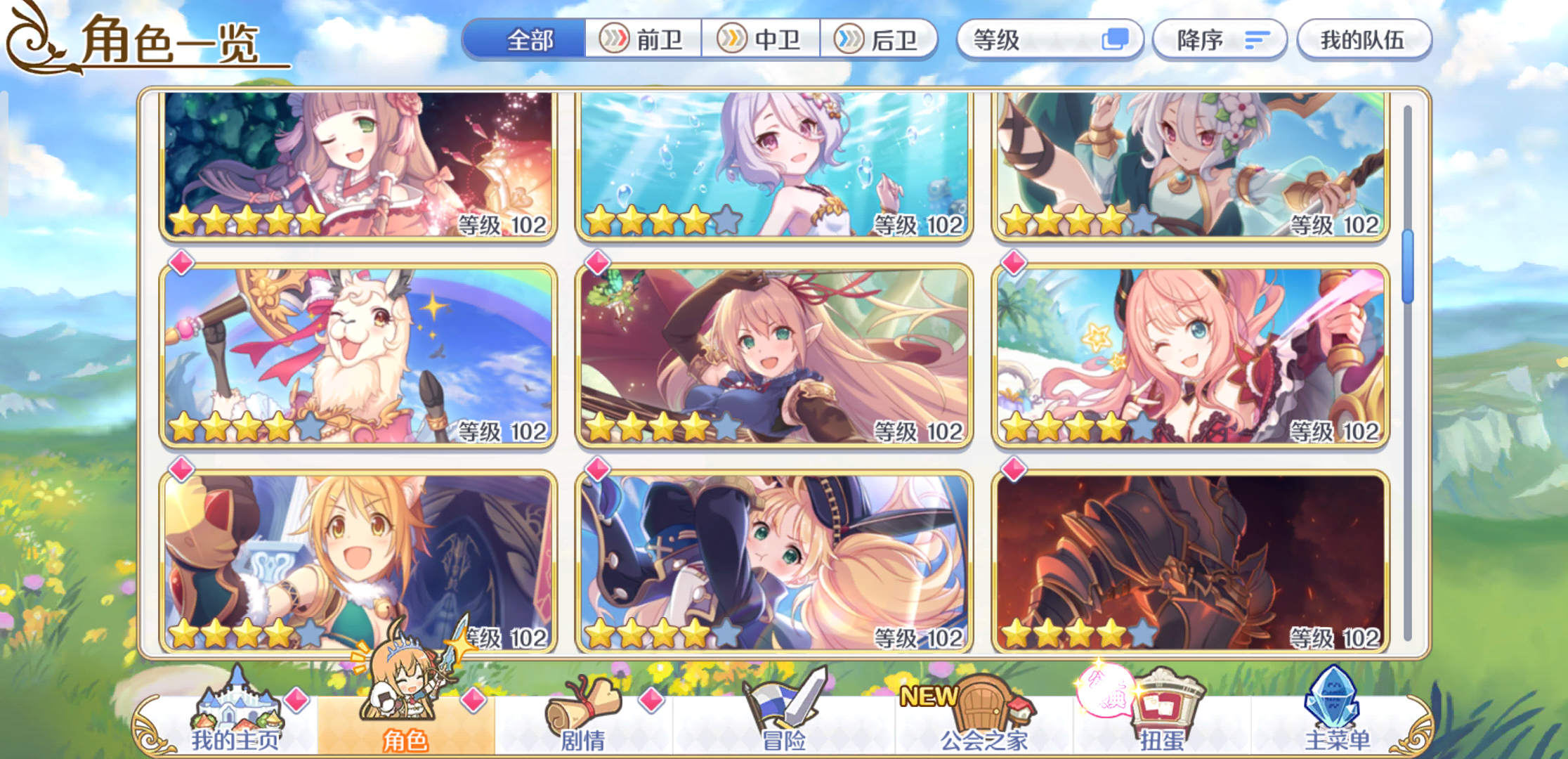This screenshot has width=1568, height=759.
Task: Open the 我的队伍 team button
Action: pos(1364,40)
